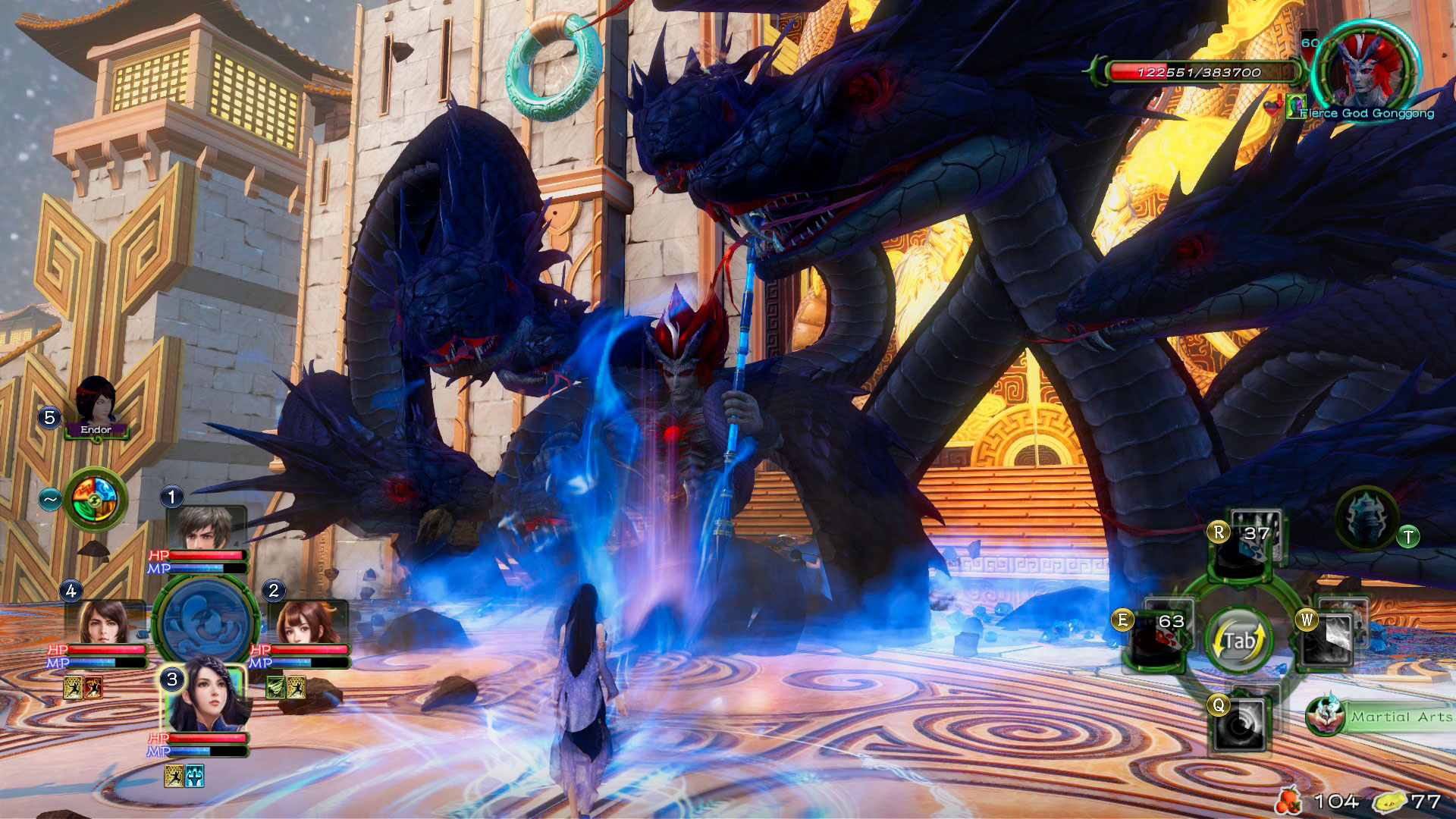Select party member 1 male portrait
This screenshot has width=1456, height=819.
click(206, 526)
